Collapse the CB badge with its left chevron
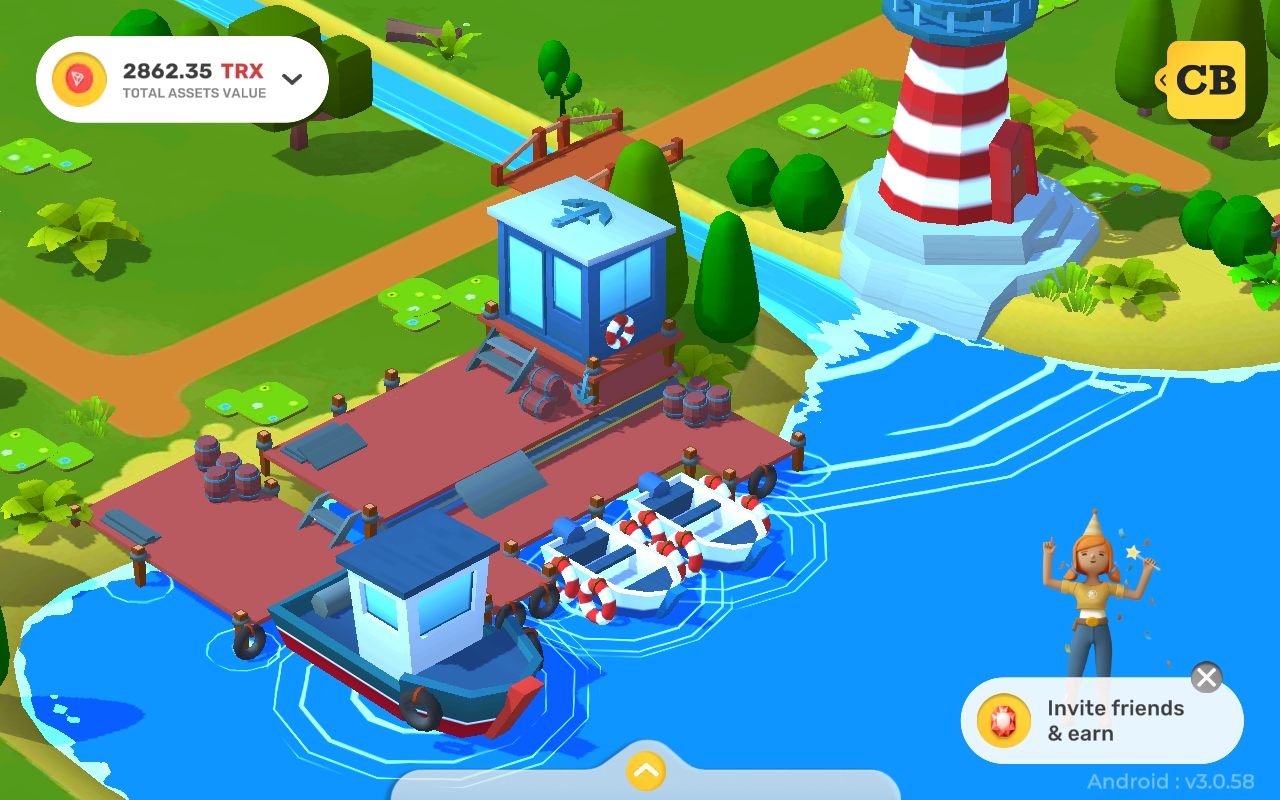Viewport: 1280px width, 800px height. pyautogui.click(x=1162, y=79)
